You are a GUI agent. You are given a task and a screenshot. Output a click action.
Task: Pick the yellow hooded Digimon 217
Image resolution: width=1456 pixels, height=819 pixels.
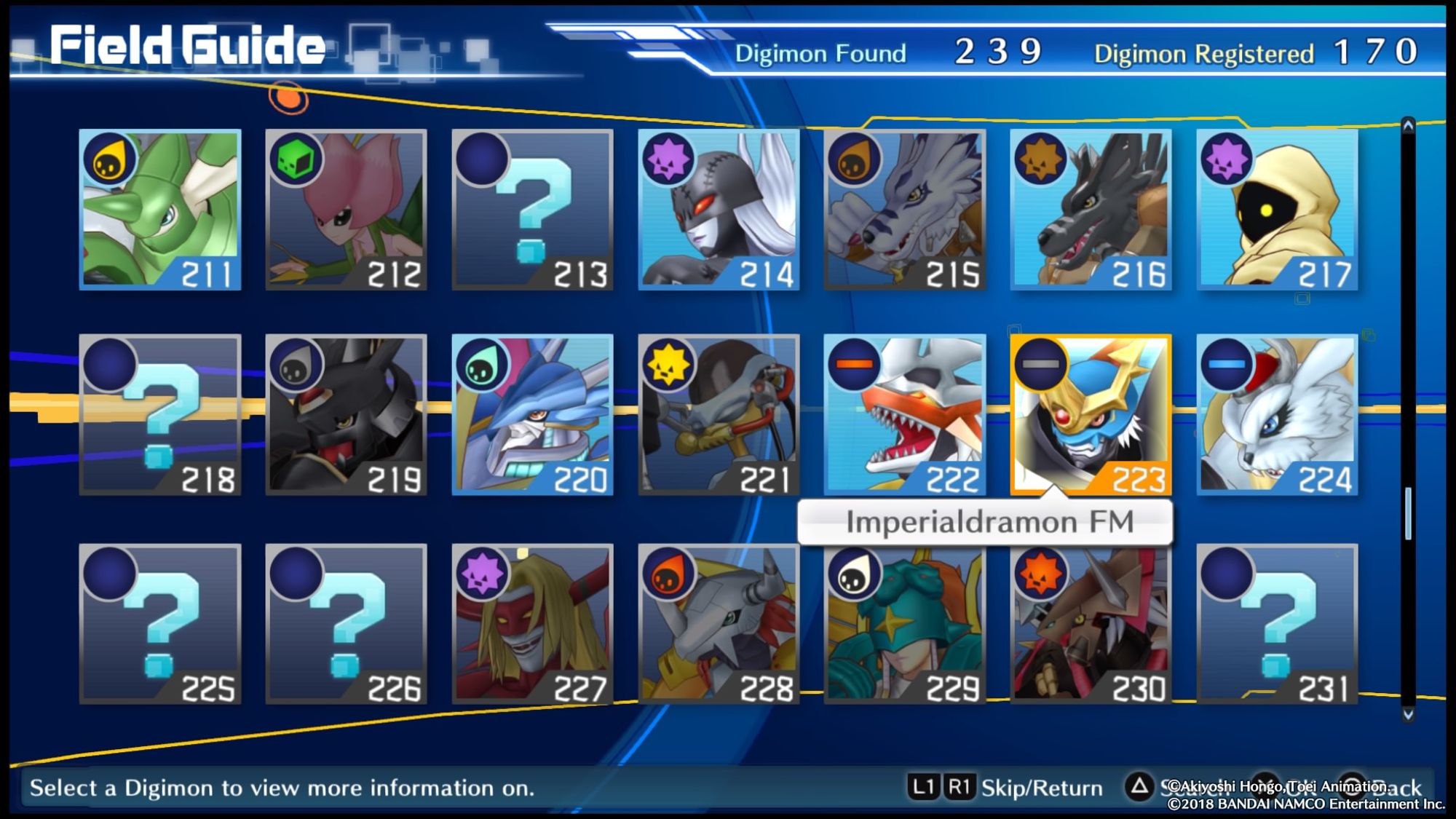click(1278, 210)
